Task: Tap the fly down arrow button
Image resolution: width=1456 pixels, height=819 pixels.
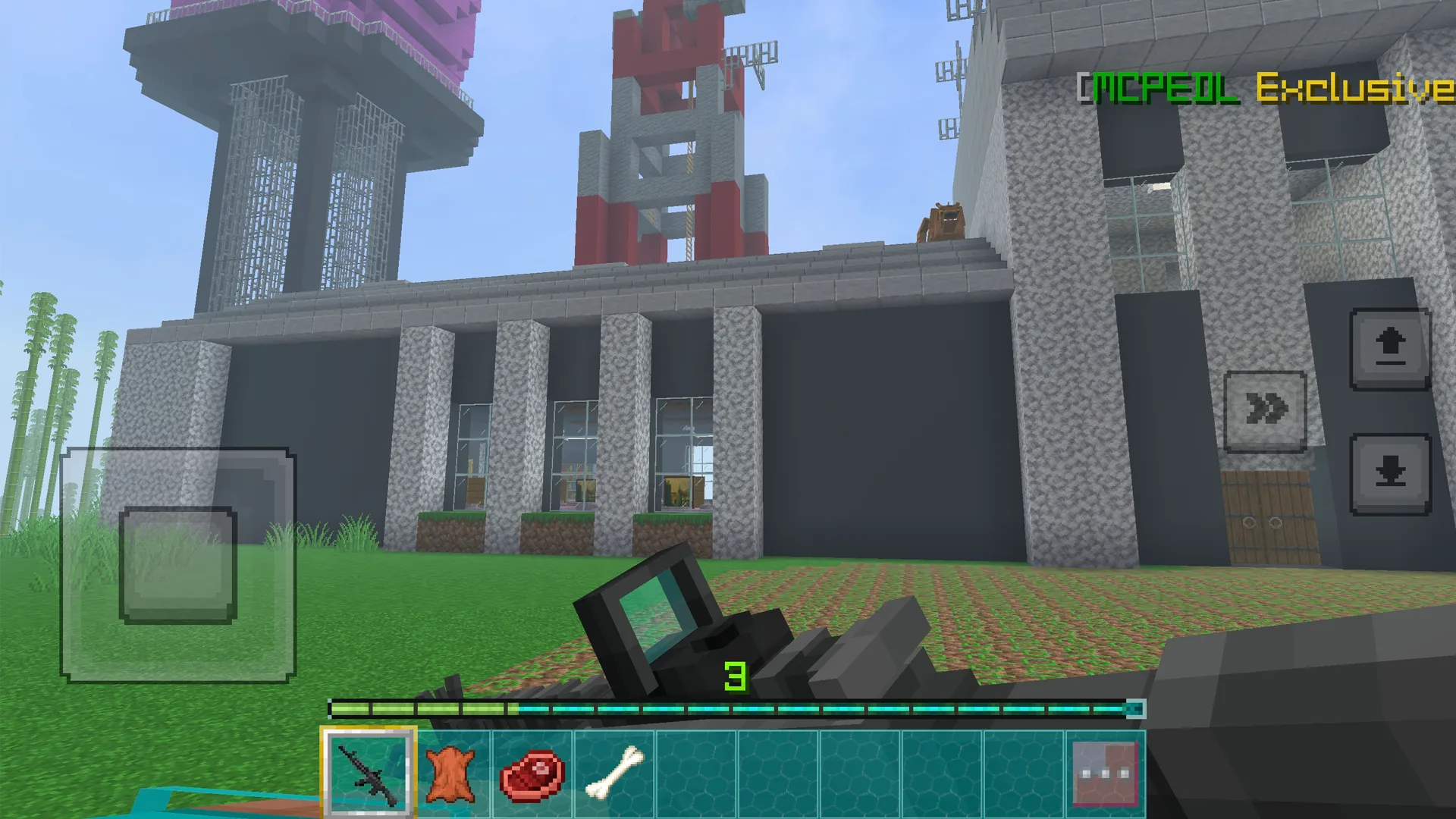Action: pyautogui.click(x=1390, y=474)
